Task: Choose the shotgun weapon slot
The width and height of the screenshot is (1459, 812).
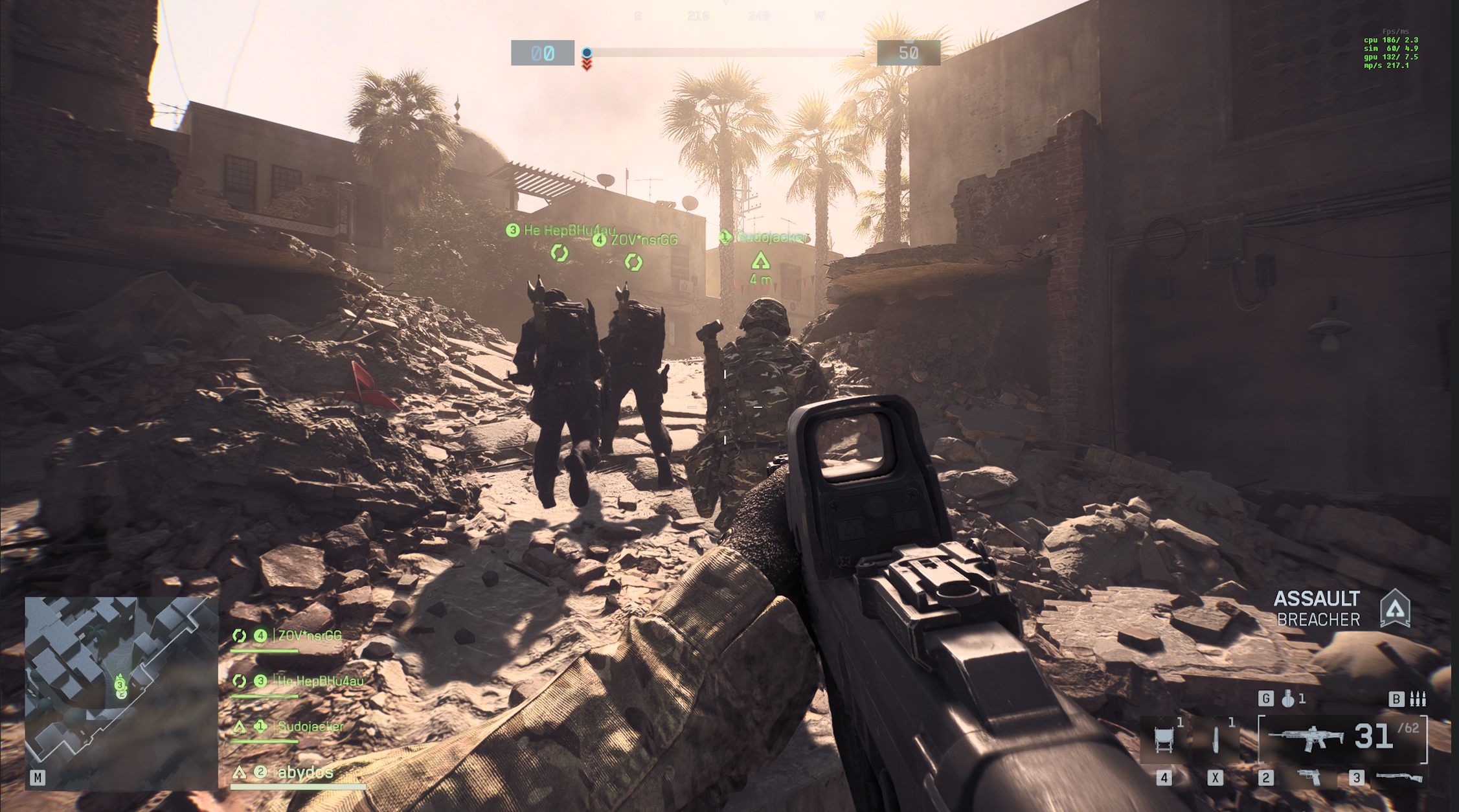Action: (x=1399, y=776)
